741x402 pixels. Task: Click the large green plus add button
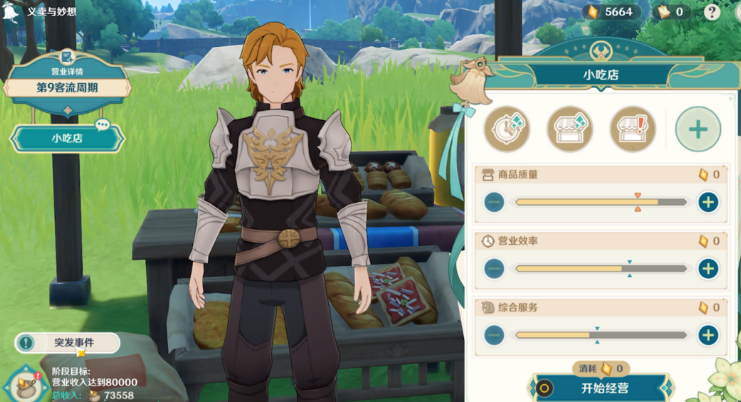coord(697,129)
